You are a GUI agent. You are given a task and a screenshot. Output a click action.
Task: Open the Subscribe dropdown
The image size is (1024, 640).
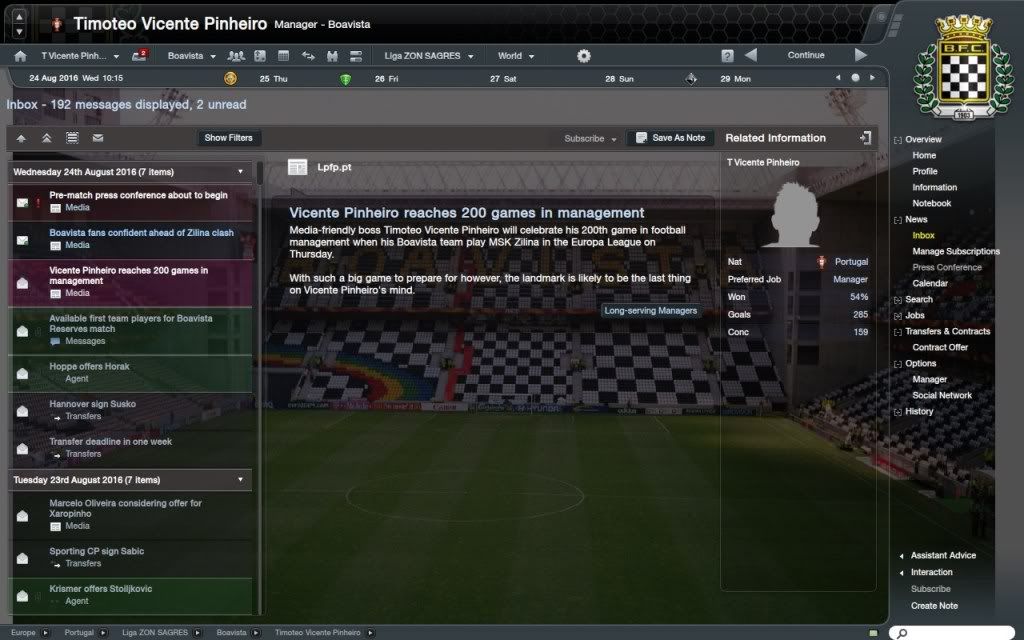point(590,139)
